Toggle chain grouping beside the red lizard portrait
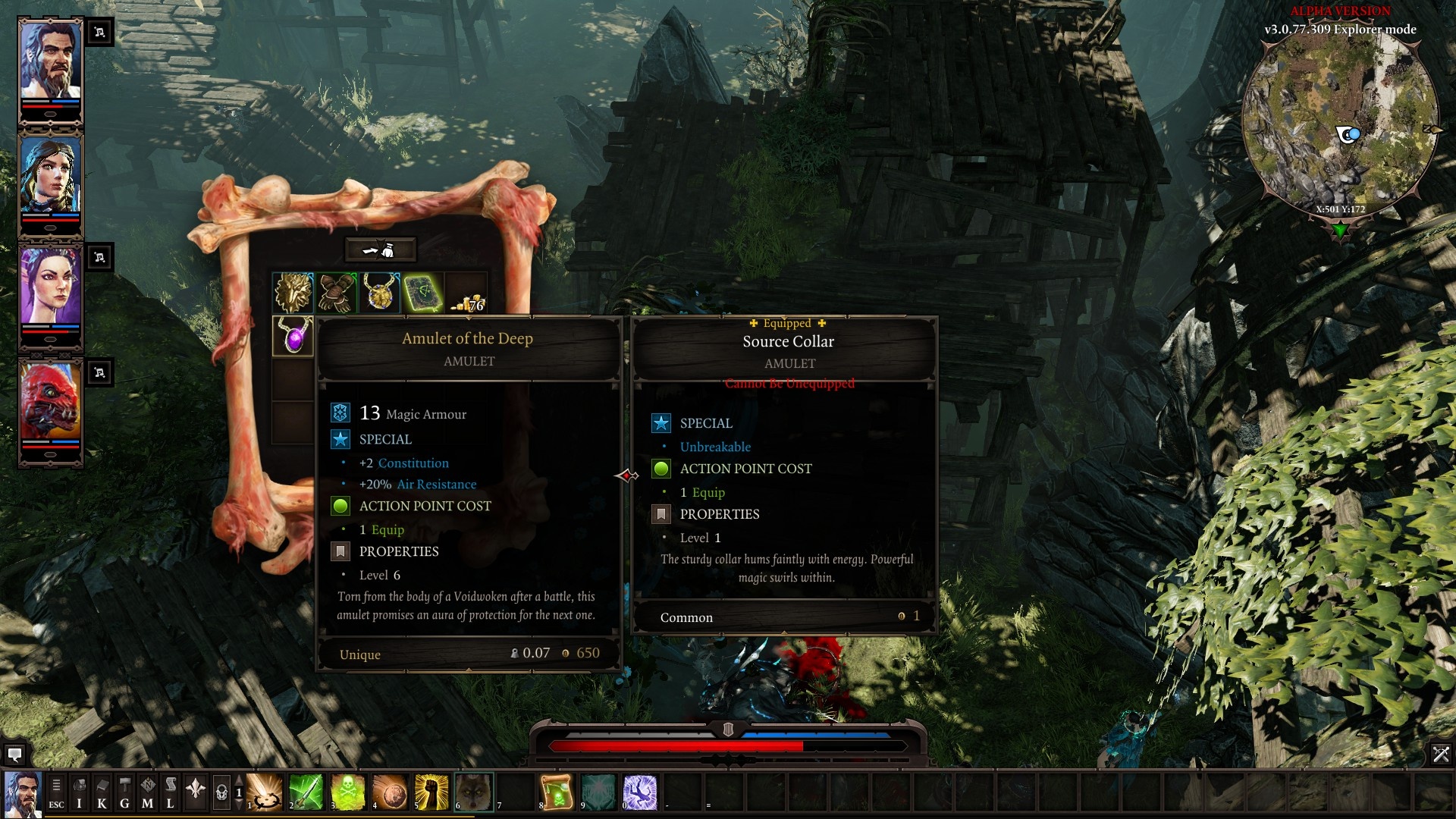This screenshot has height=819, width=1456. [99, 372]
